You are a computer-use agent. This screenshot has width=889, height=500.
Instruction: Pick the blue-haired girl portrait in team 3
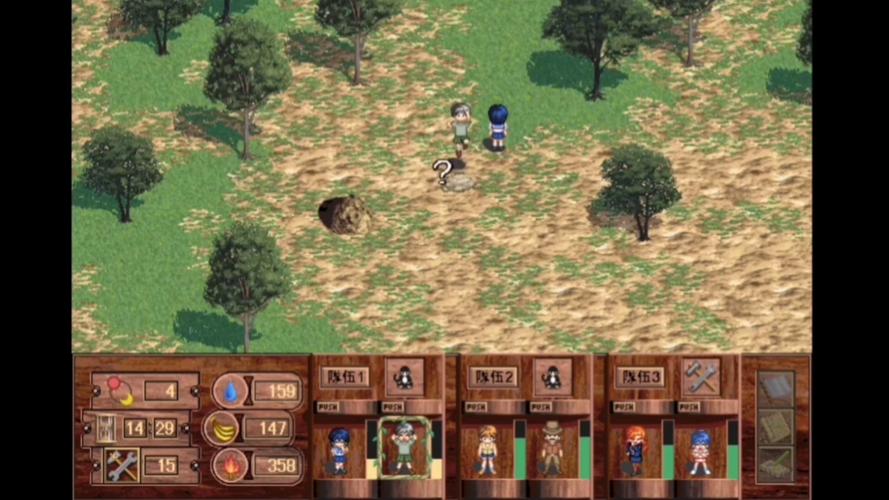(x=699, y=450)
